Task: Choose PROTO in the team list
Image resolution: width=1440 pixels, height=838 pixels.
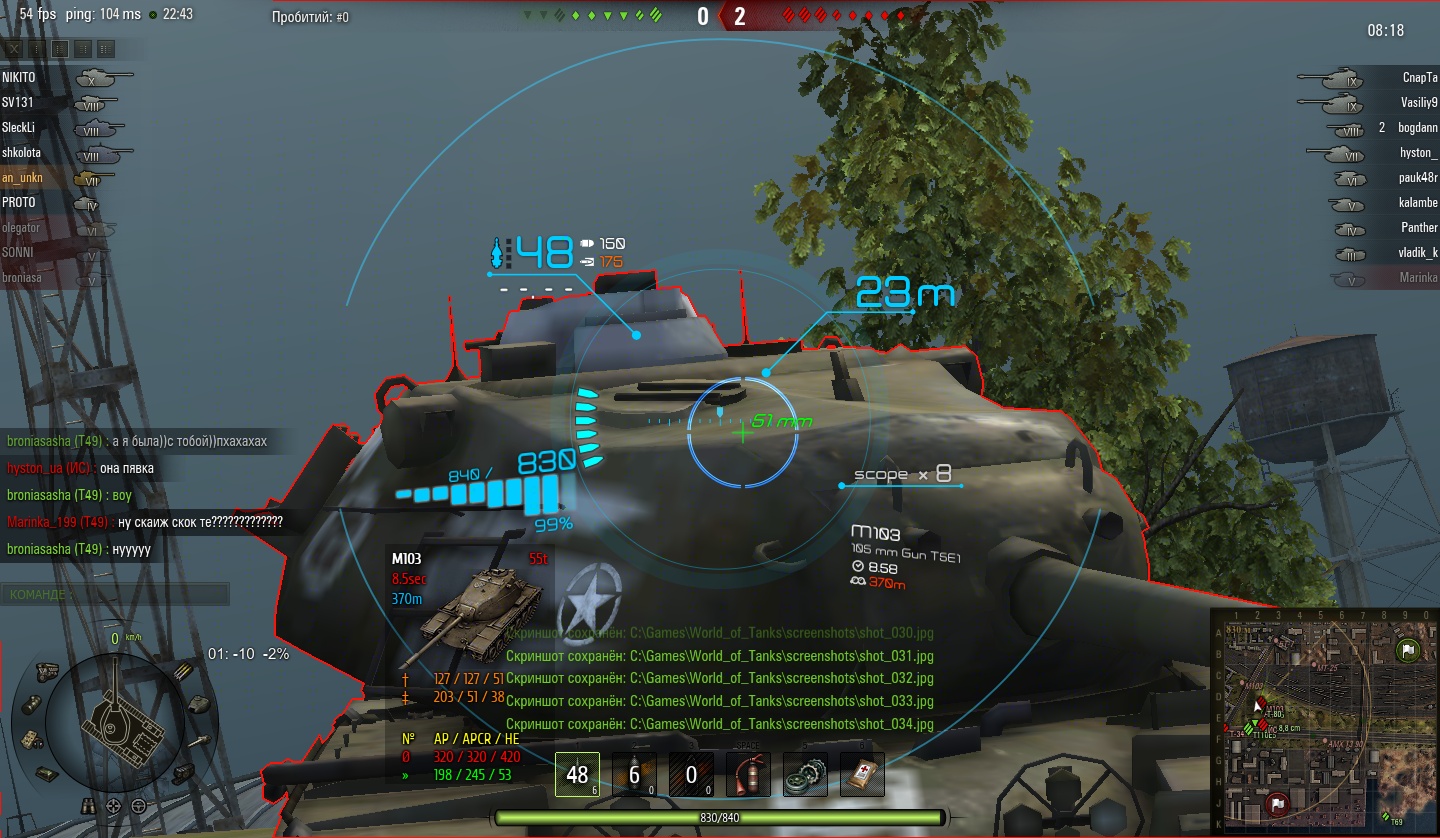Action: pyautogui.click(x=19, y=202)
